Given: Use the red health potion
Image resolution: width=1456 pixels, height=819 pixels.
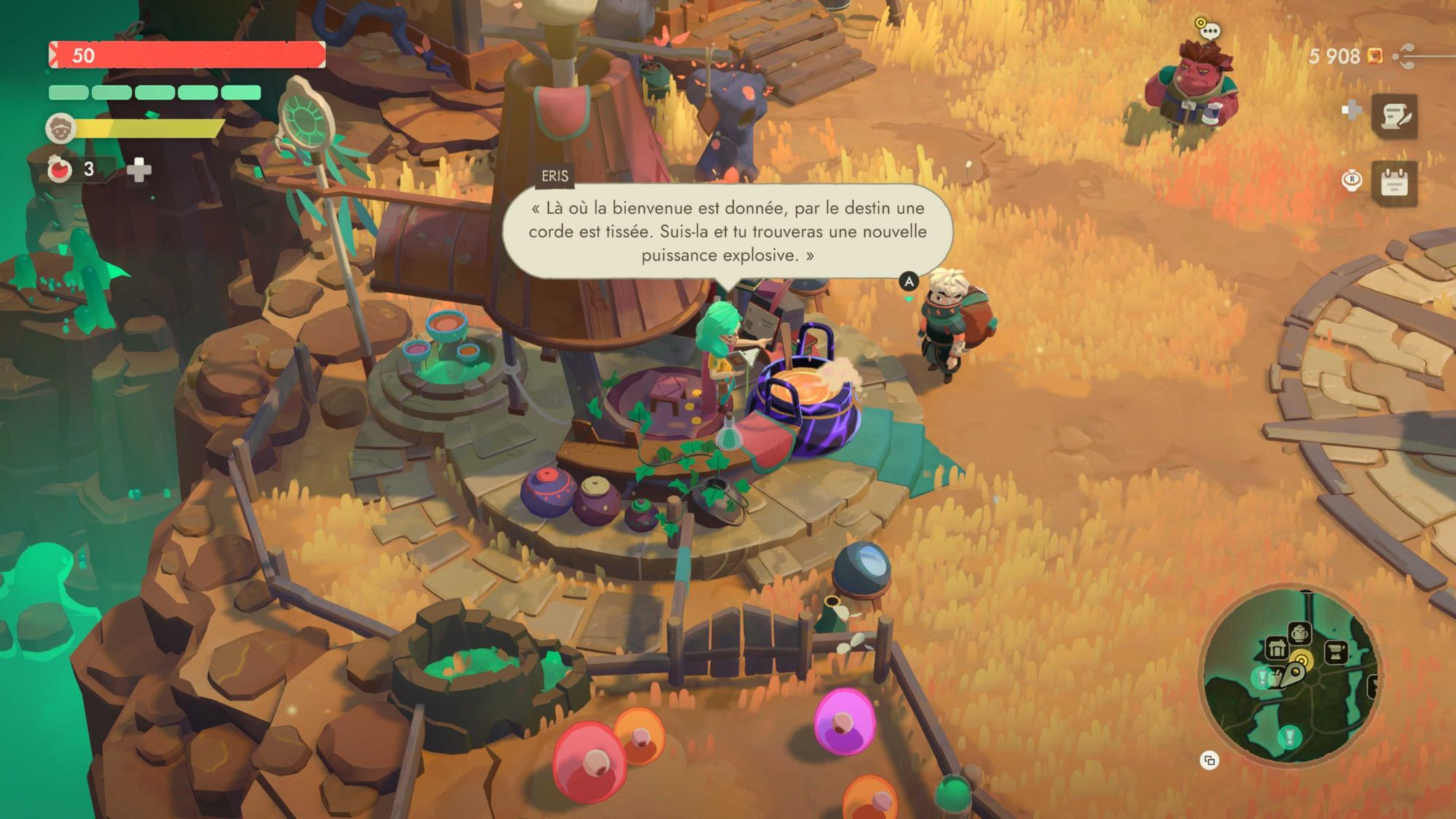Looking at the screenshot, I should click(x=60, y=170).
